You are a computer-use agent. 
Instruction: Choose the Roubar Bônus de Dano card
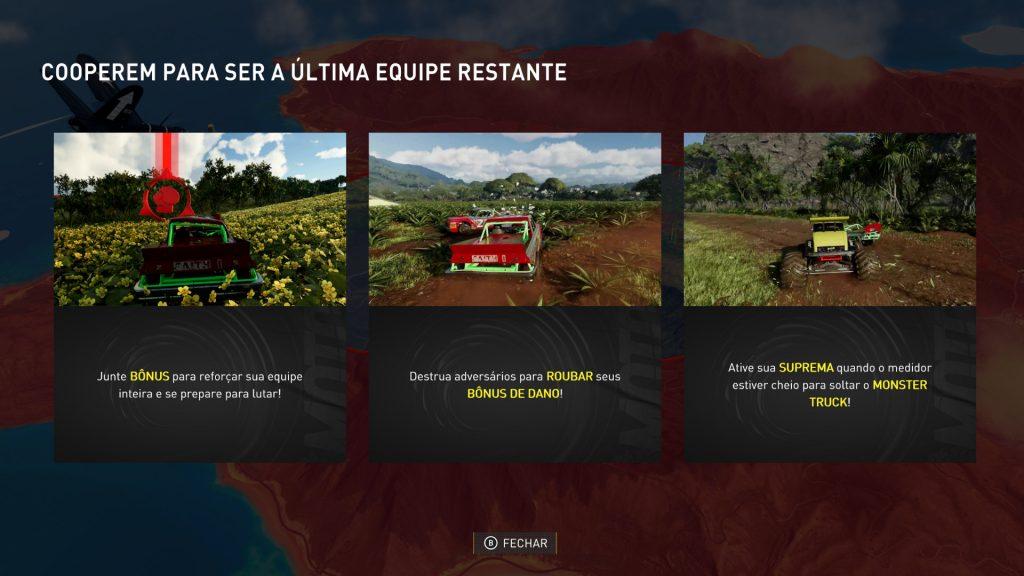pyautogui.click(x=514, y=297)
